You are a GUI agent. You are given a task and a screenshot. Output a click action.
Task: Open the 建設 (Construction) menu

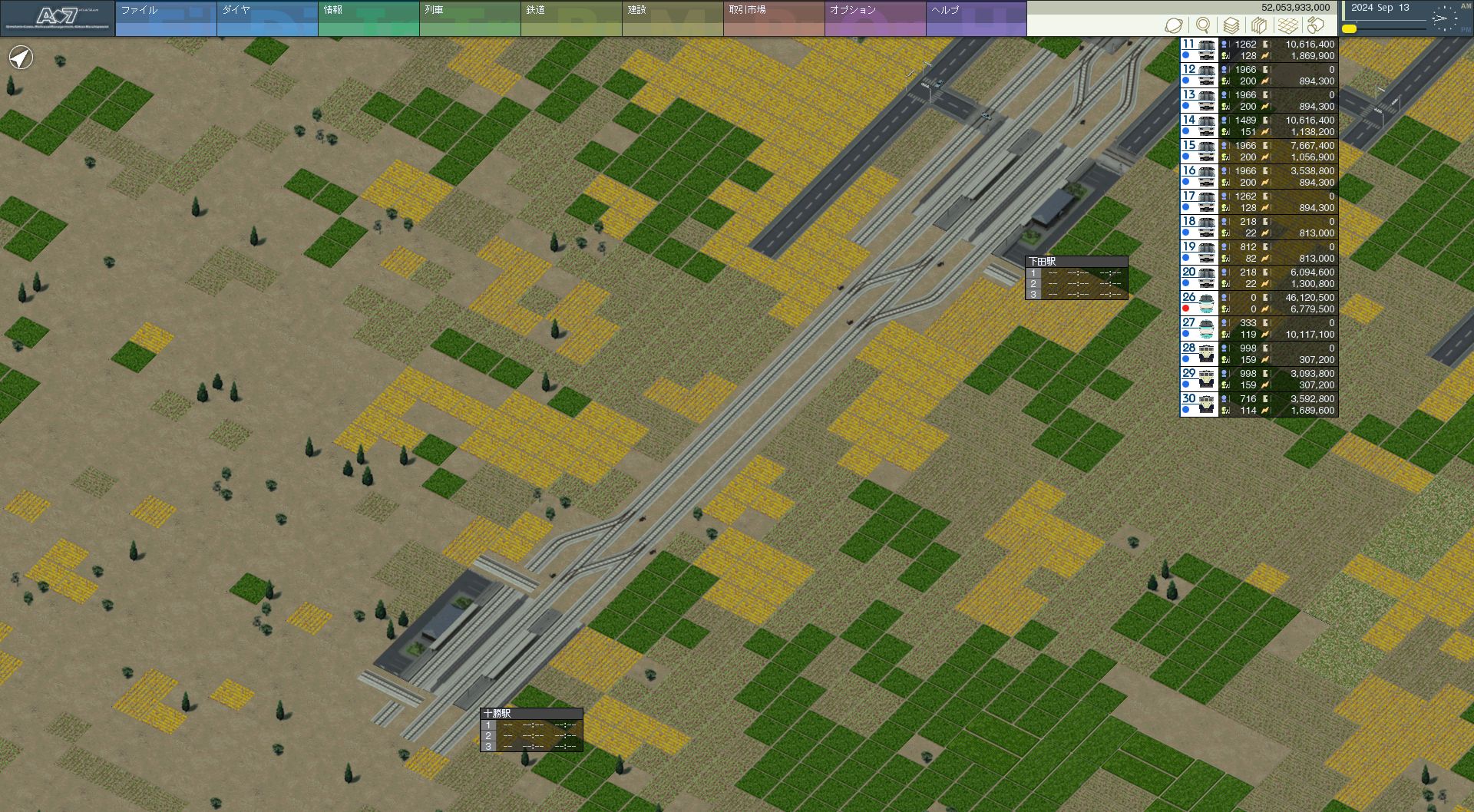(x=672, y=18)
